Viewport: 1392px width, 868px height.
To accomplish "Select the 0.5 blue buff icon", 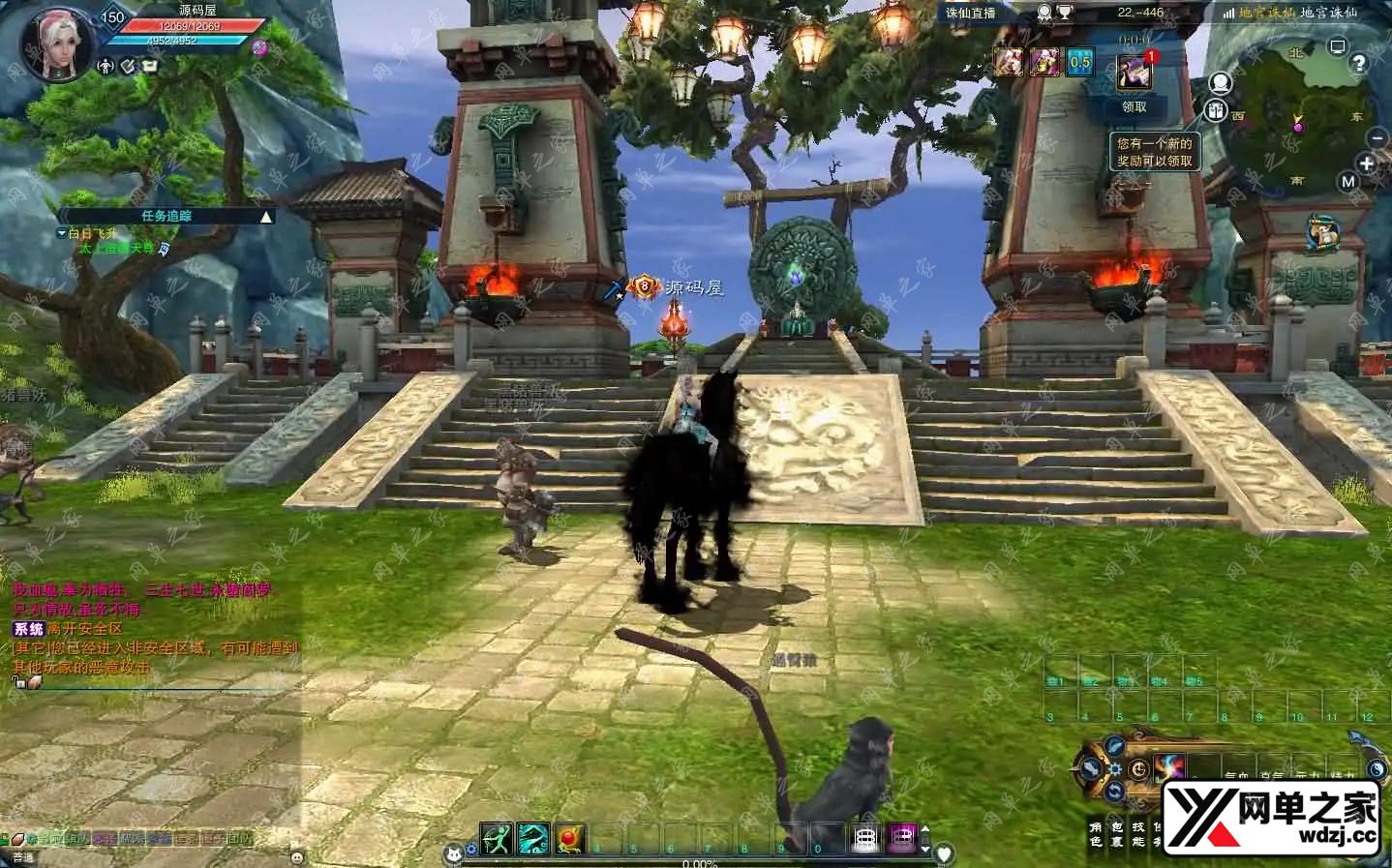I will coord(1079,63).
